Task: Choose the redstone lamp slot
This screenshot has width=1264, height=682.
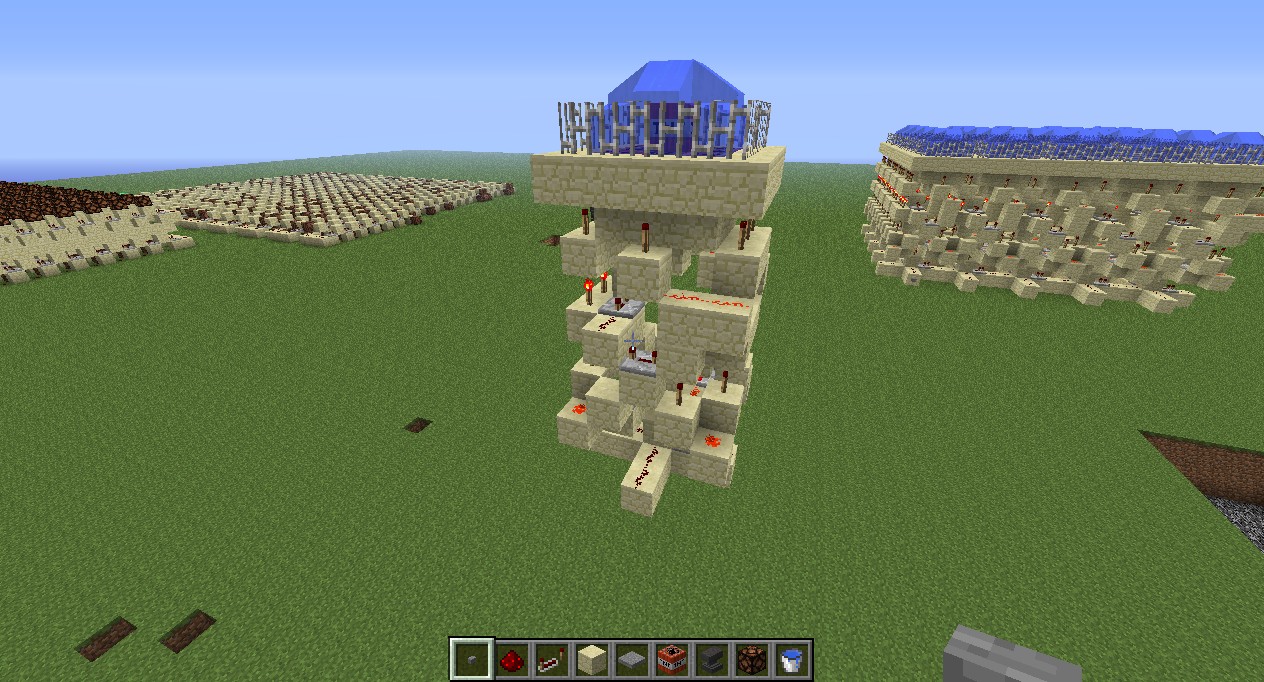Action: click(x=751, y=660)
